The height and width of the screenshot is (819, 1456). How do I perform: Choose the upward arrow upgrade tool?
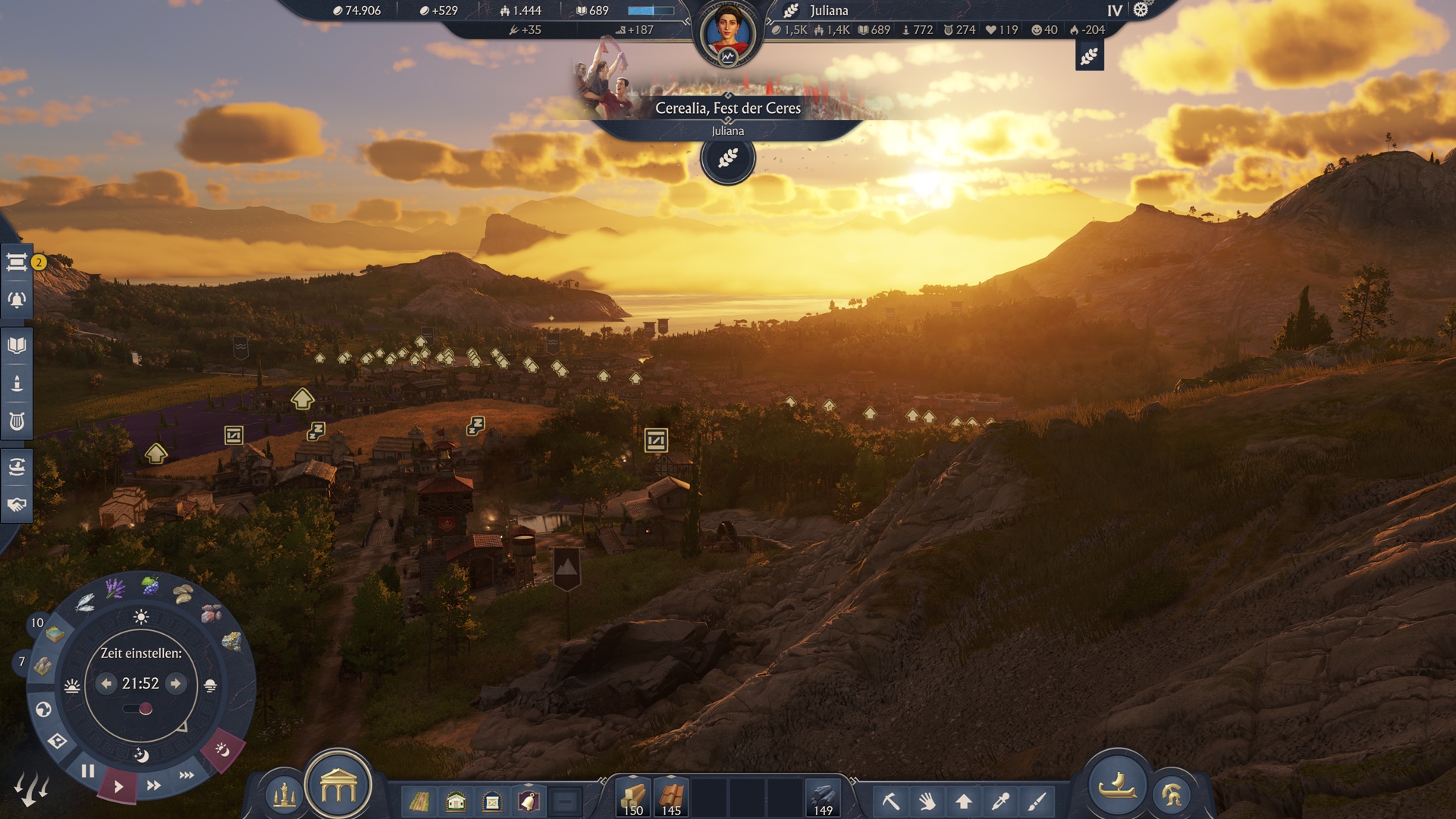964,801
